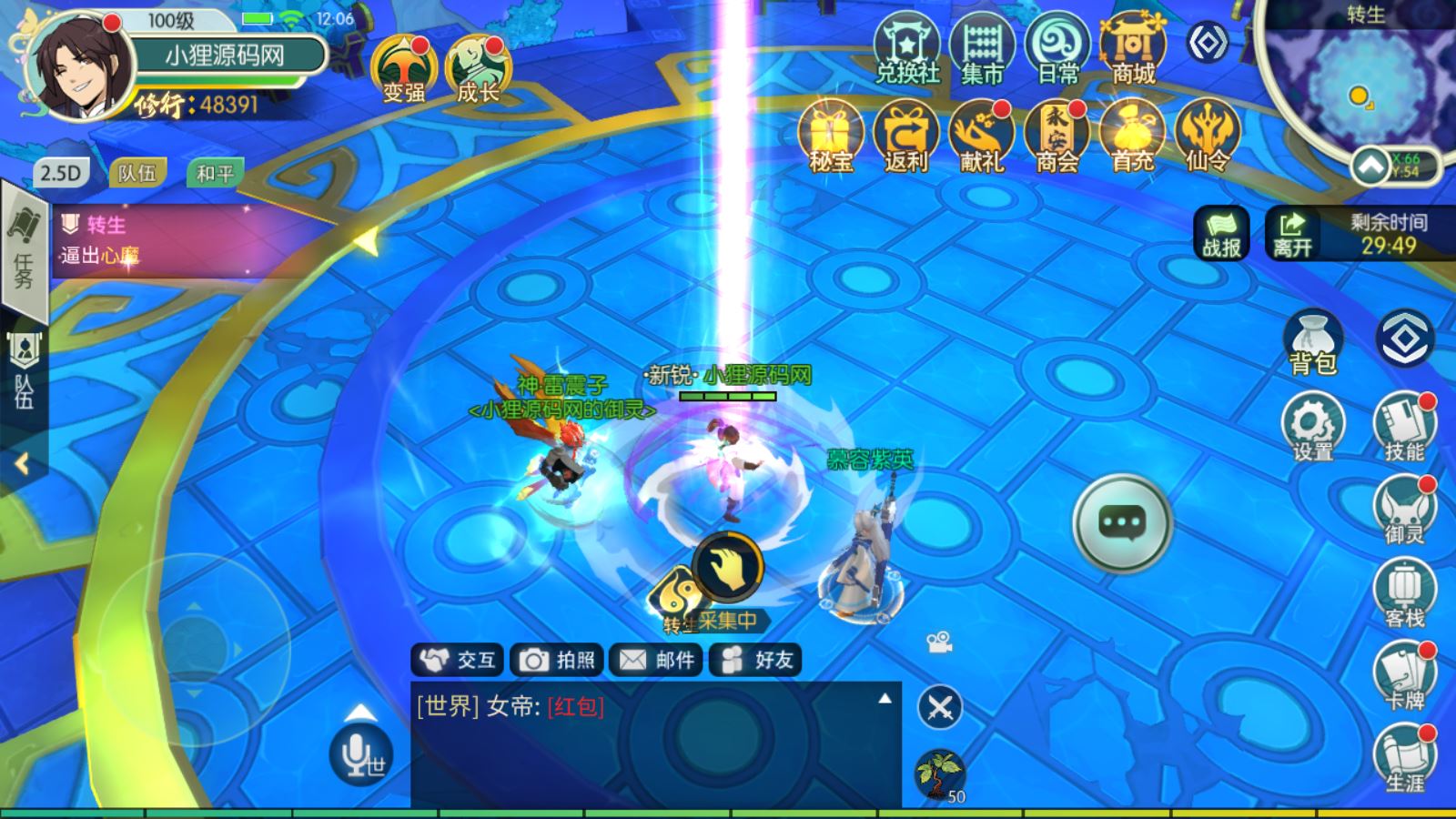The image size is (1456, 819).
Task: Open the 变强 power-up menu
Action: click(x=403, y=68)
